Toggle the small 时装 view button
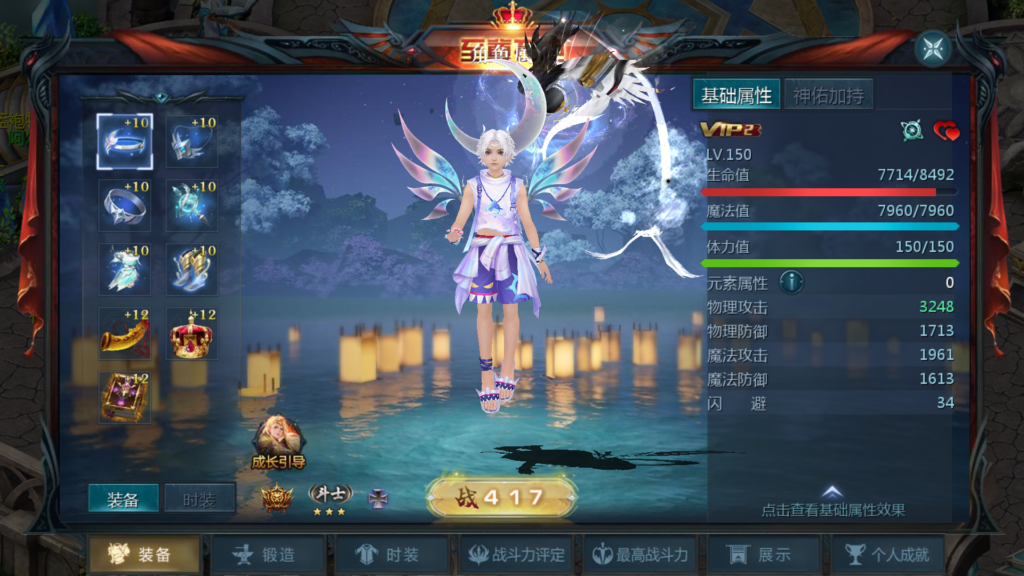 199,500
